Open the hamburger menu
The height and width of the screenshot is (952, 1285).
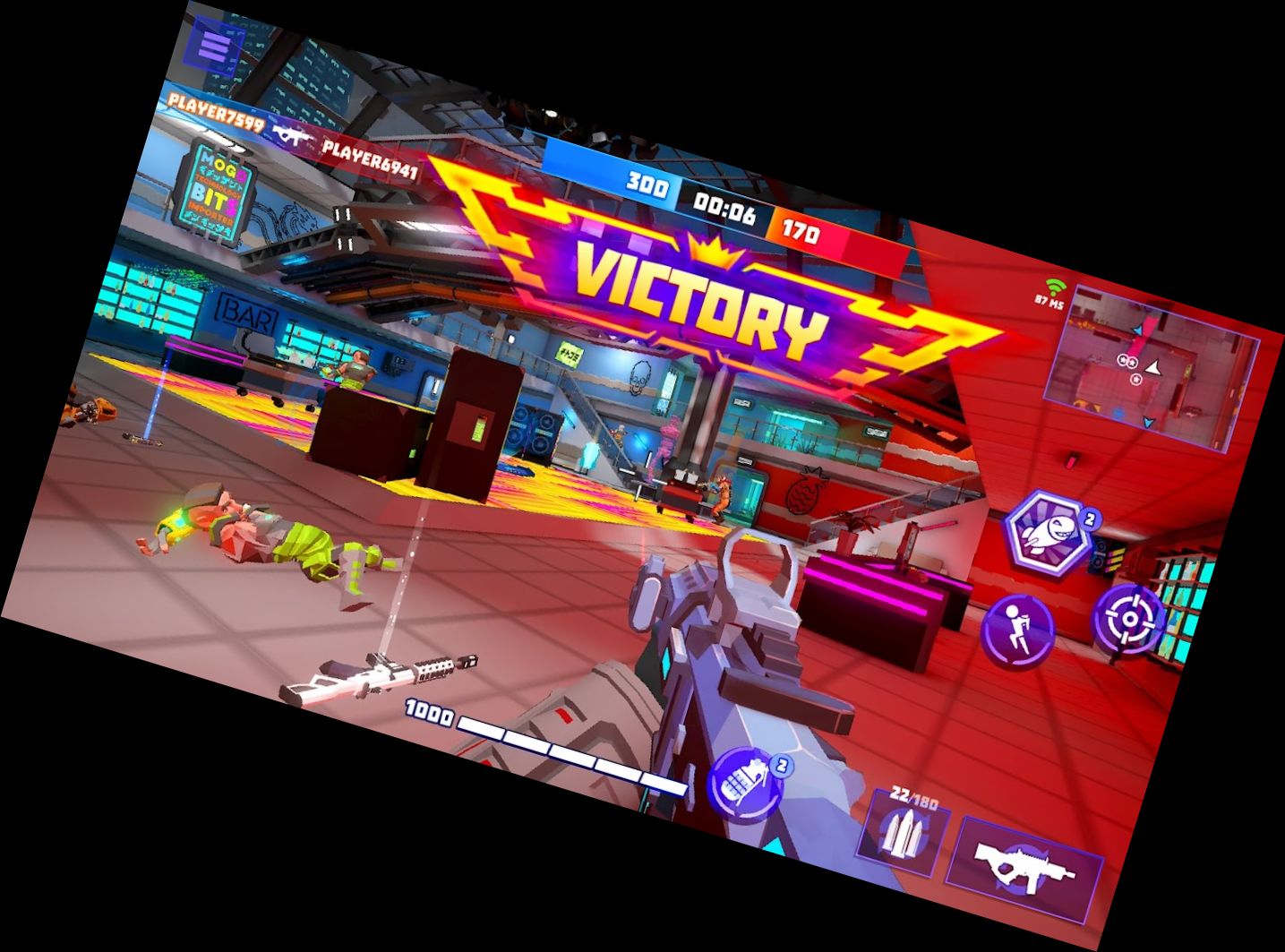pos(215,45)
